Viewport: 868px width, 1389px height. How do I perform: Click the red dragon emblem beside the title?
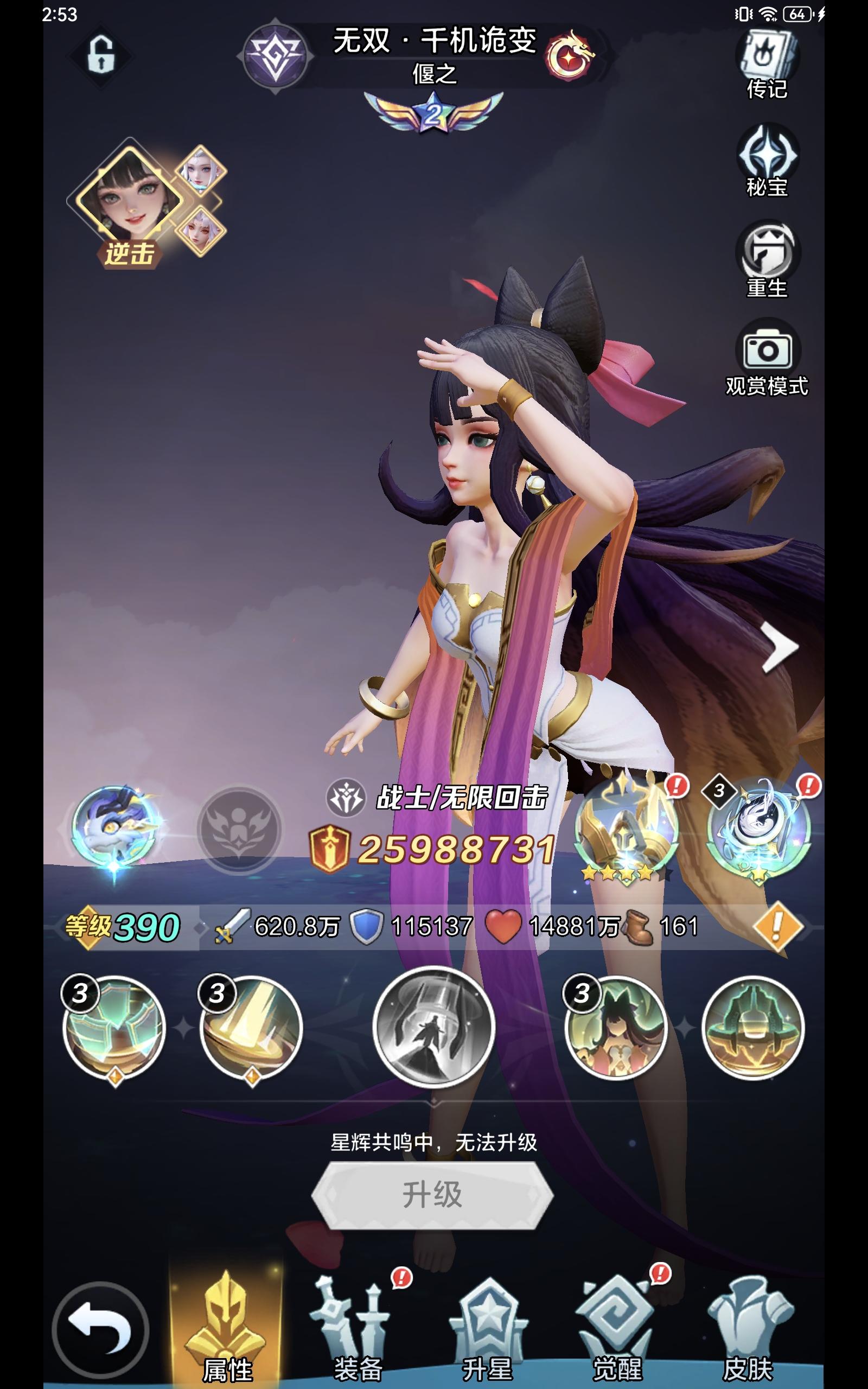[x=573, y=52]
